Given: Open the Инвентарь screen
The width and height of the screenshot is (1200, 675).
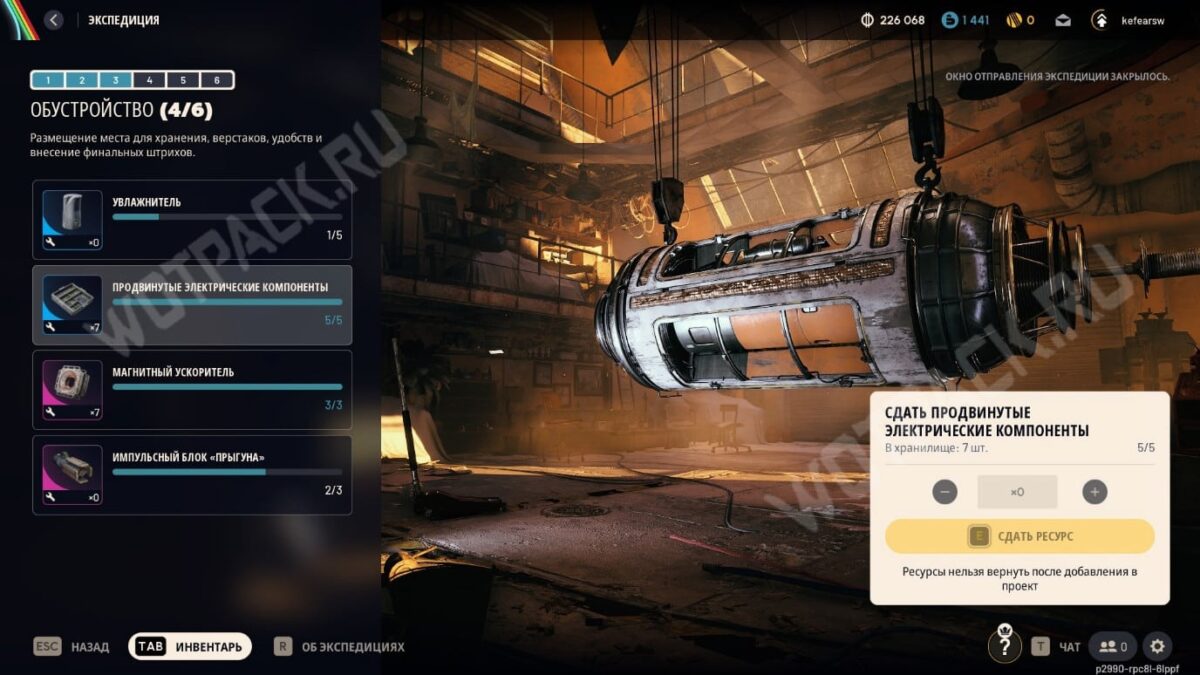Looking at the screenshot, I should tap(190, 647).
